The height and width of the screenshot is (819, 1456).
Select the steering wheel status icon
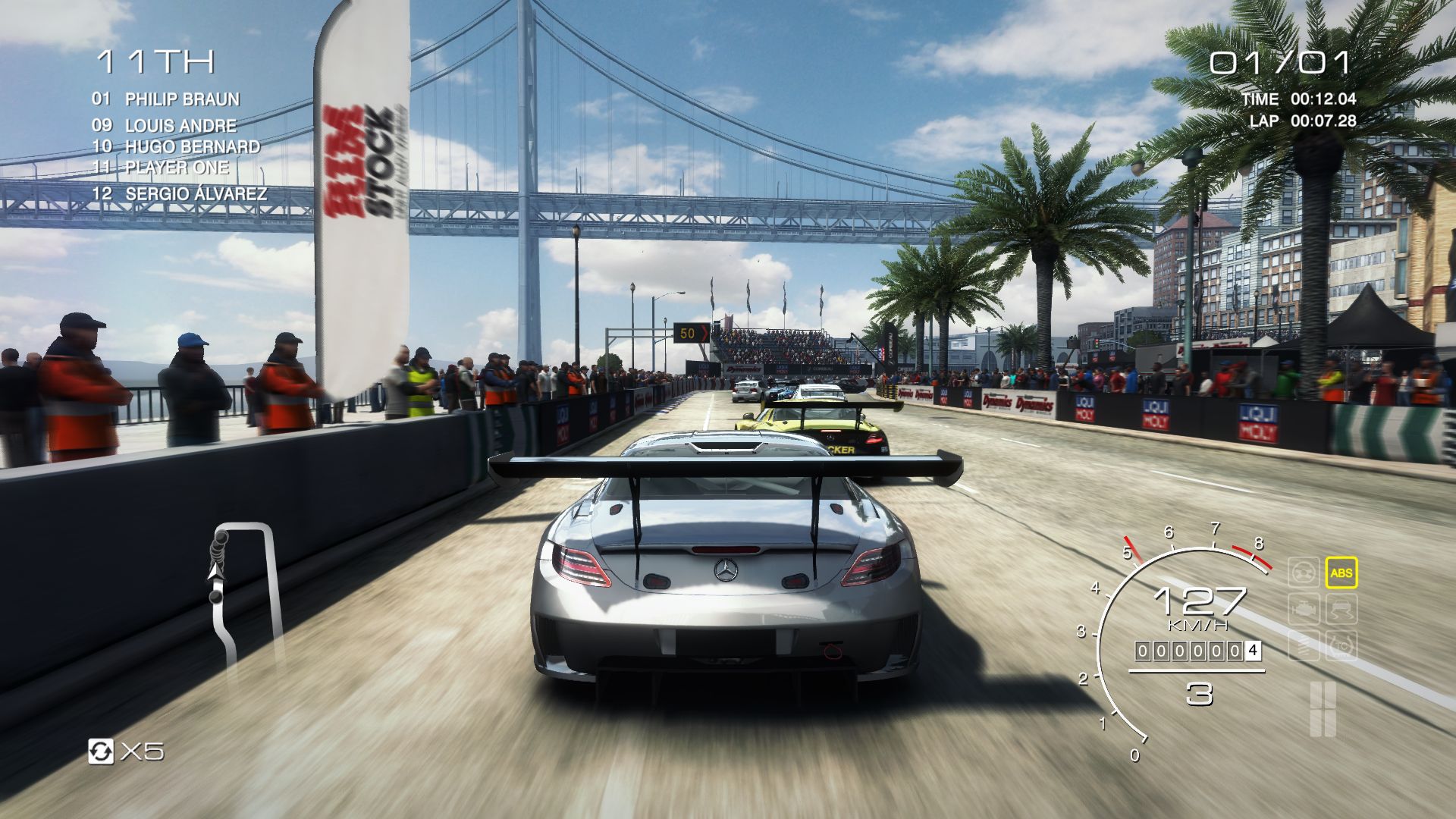point(1304,573)
